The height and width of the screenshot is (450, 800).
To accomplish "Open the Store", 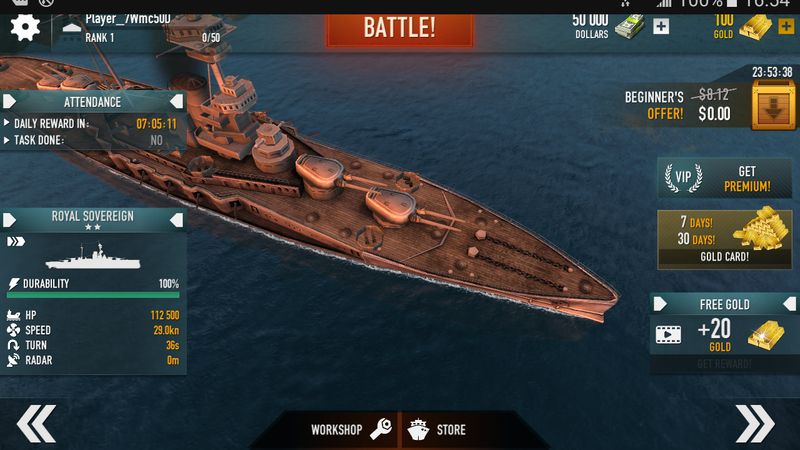I will tap(440, 430).
